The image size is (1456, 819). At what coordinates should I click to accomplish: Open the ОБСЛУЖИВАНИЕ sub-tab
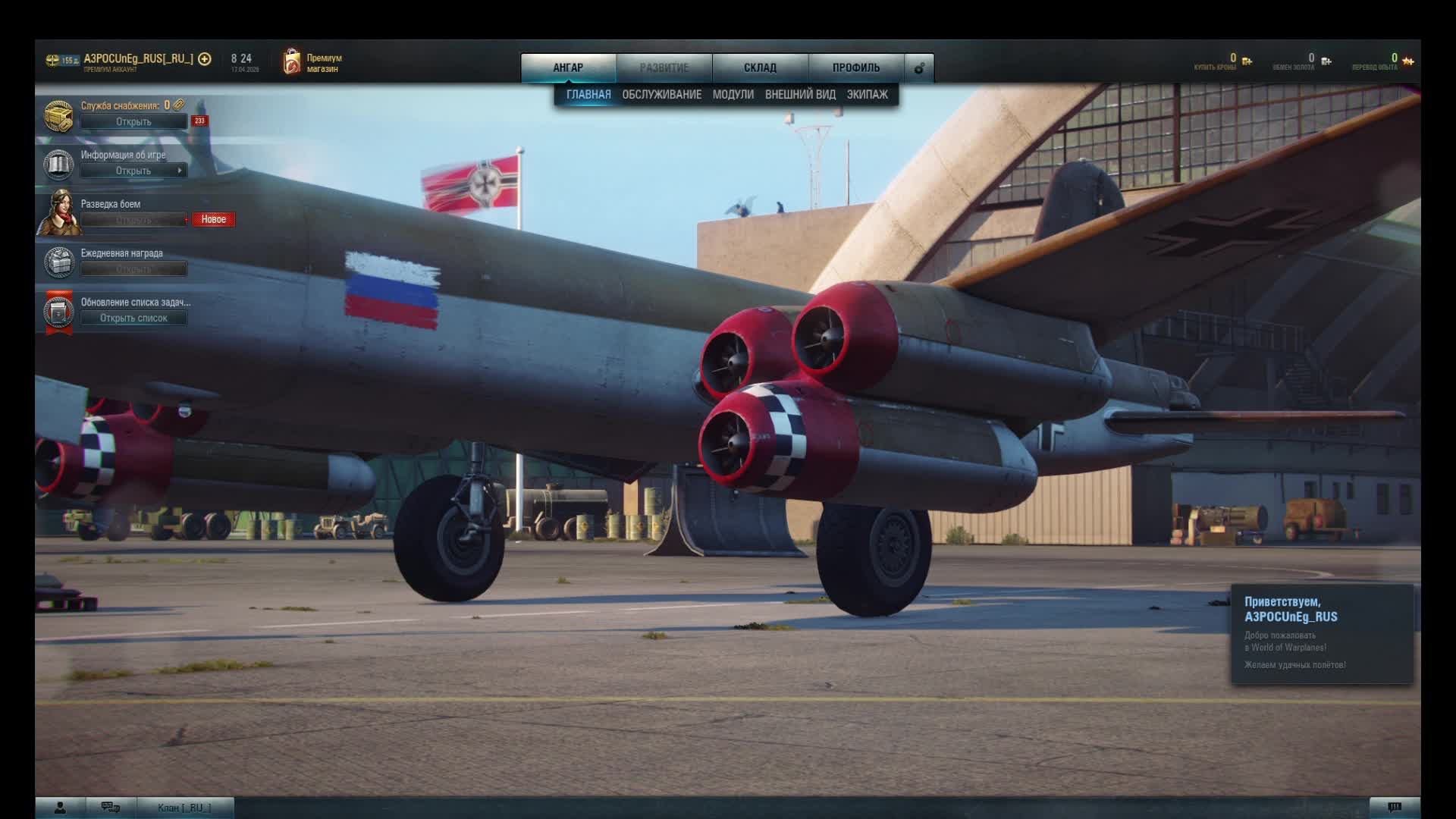point(661,94)
